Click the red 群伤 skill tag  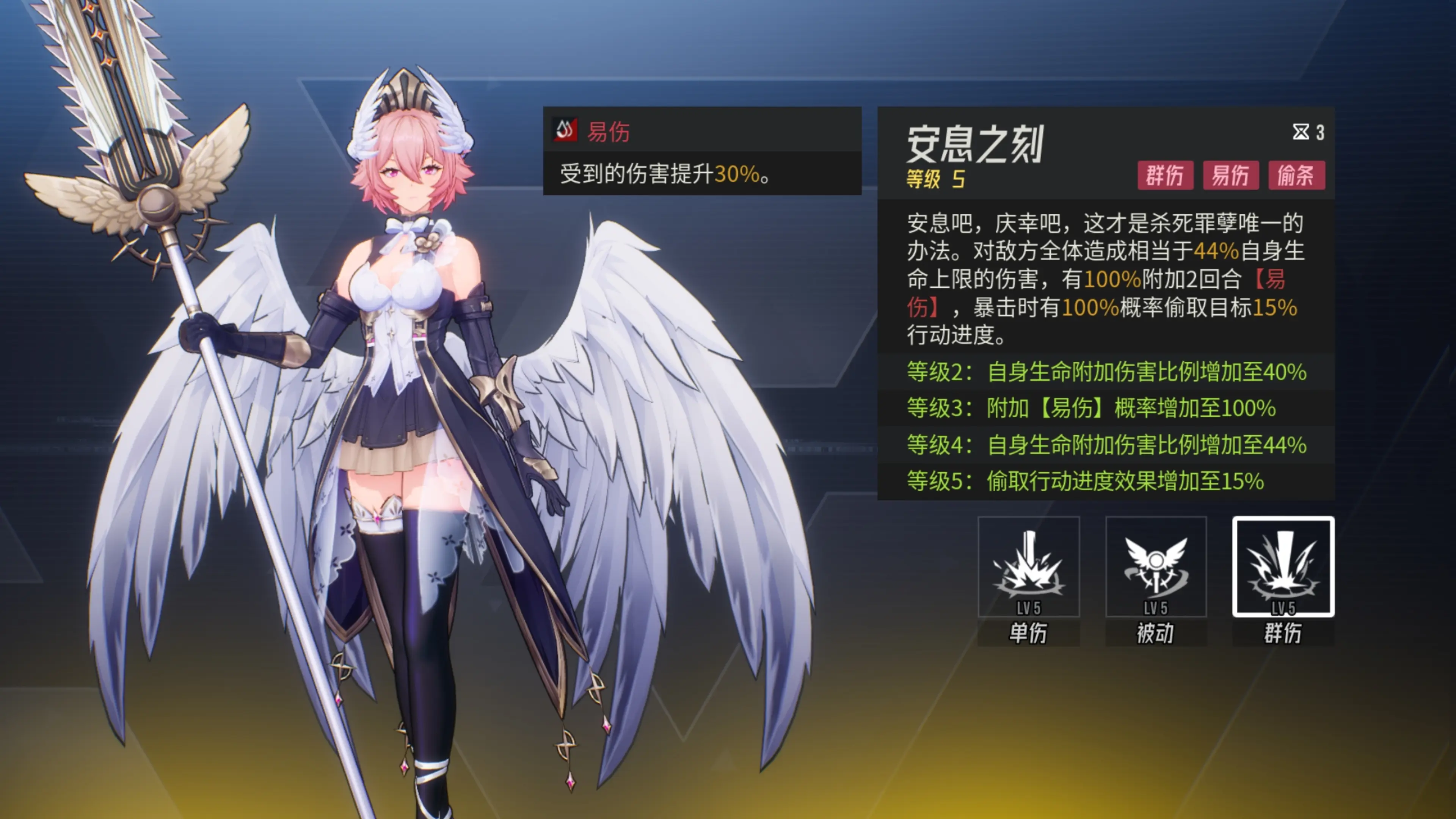pyautogui.click(x=1165, y=175)
